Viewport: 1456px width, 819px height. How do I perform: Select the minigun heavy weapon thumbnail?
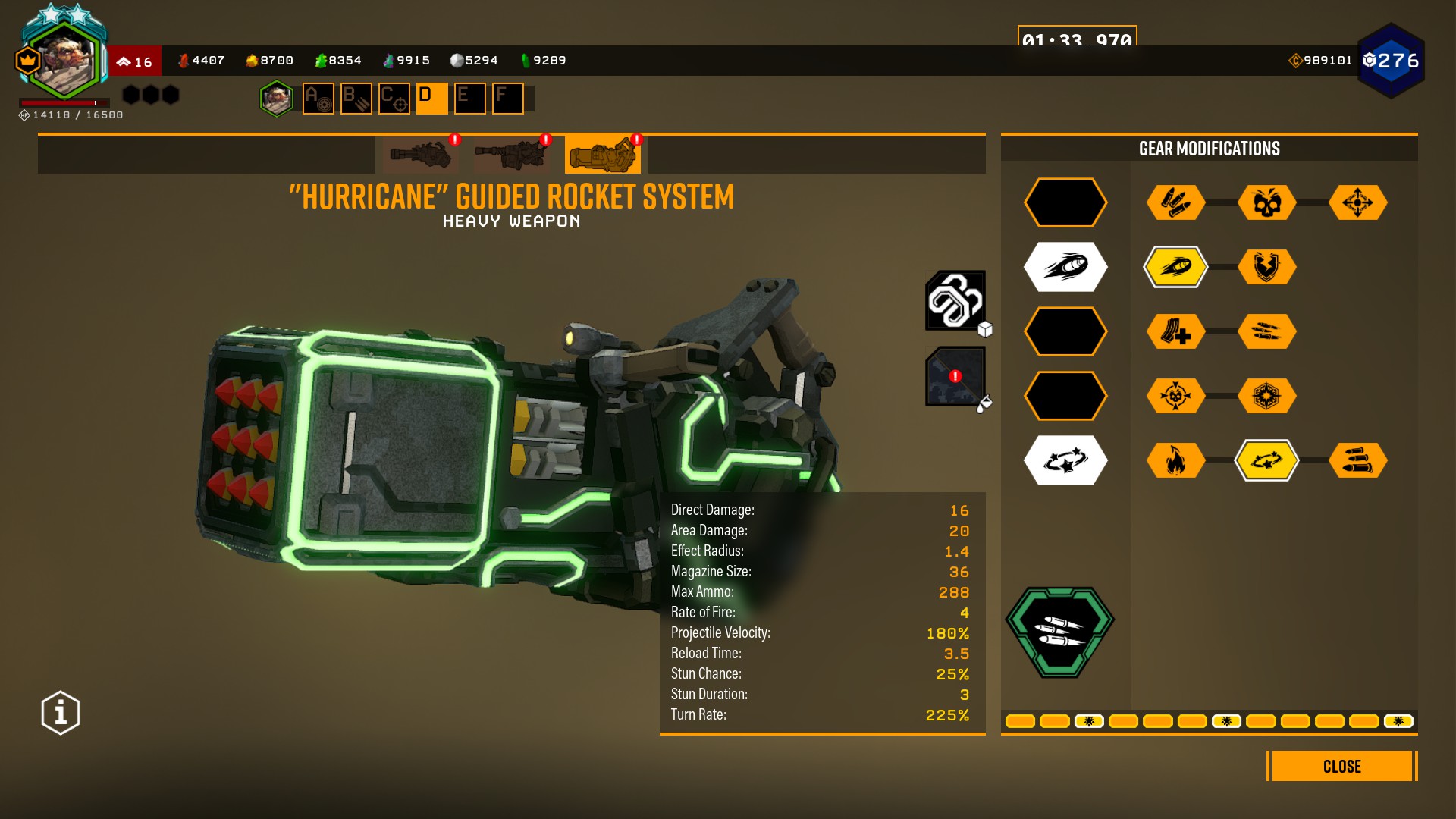click(421, 155)
